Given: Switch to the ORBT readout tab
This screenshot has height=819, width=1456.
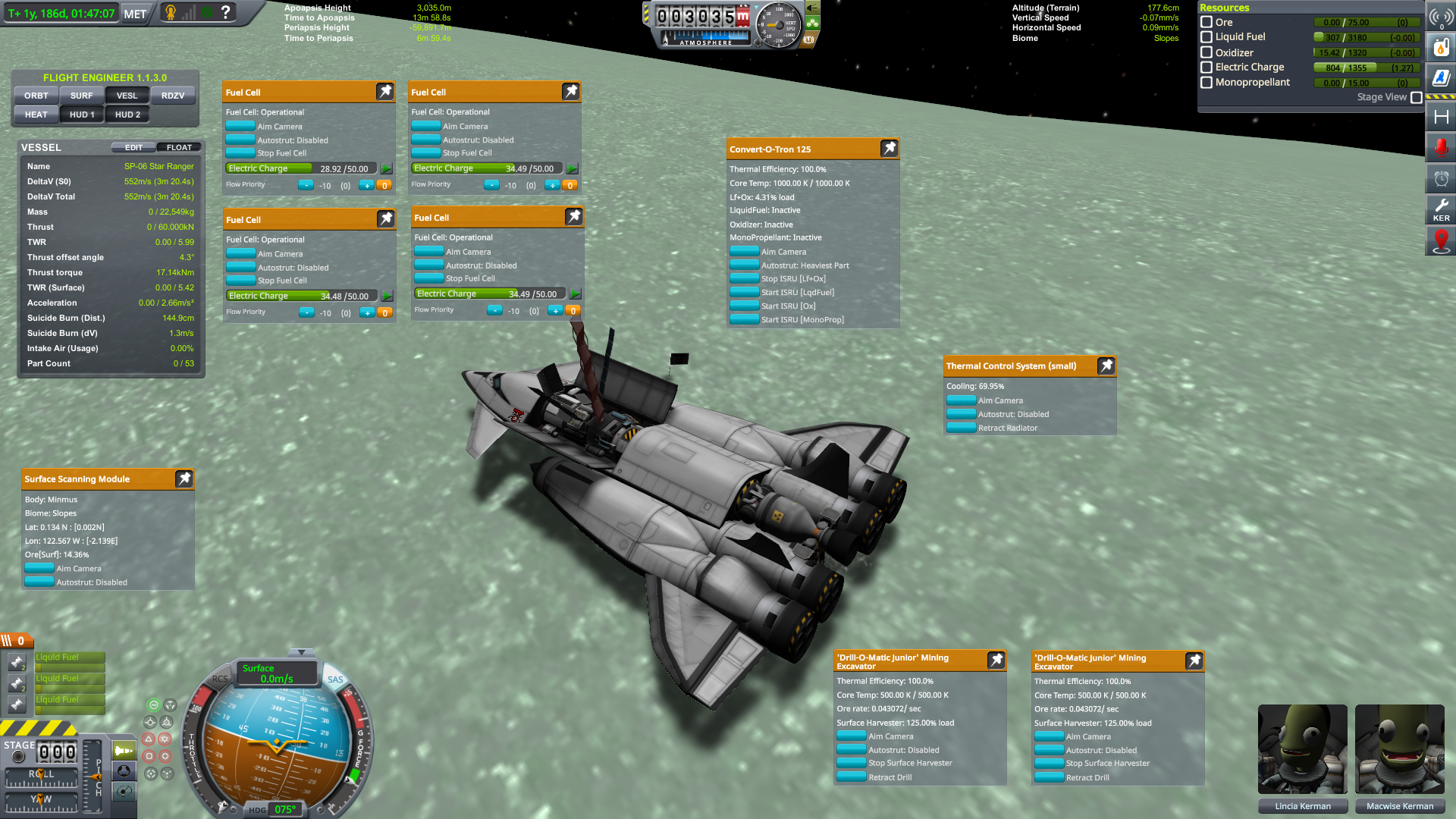Looking at the screenshot, I should tap(36, 96).
